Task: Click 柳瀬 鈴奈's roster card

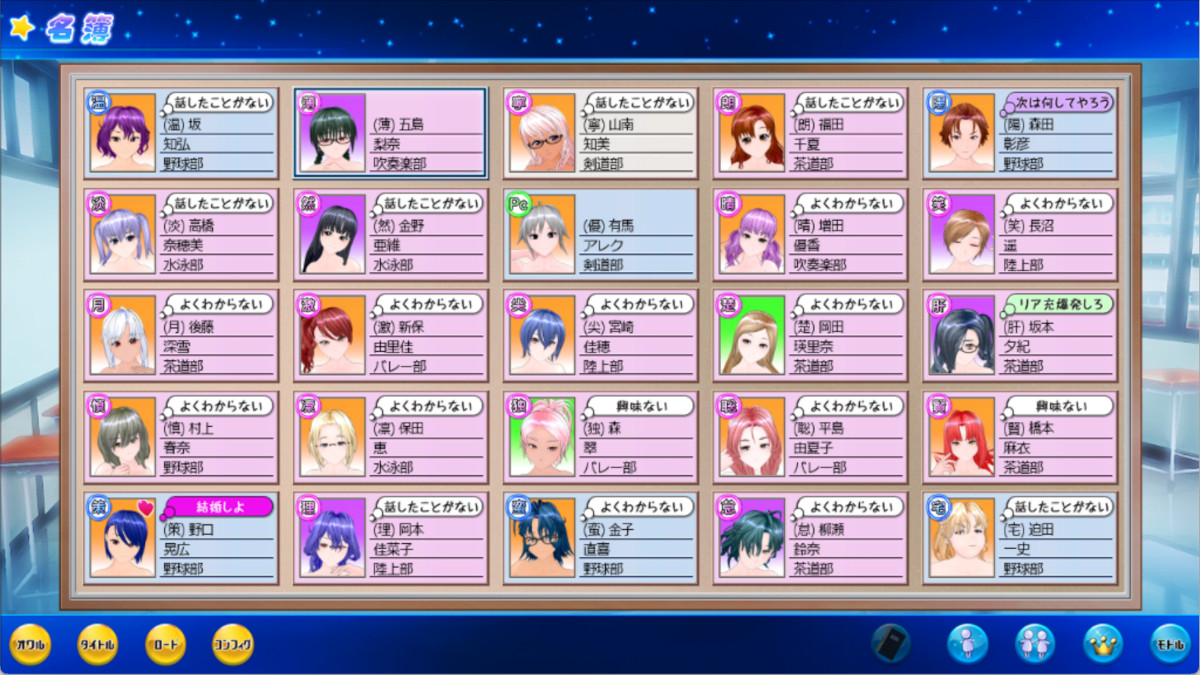Action: 810,537
